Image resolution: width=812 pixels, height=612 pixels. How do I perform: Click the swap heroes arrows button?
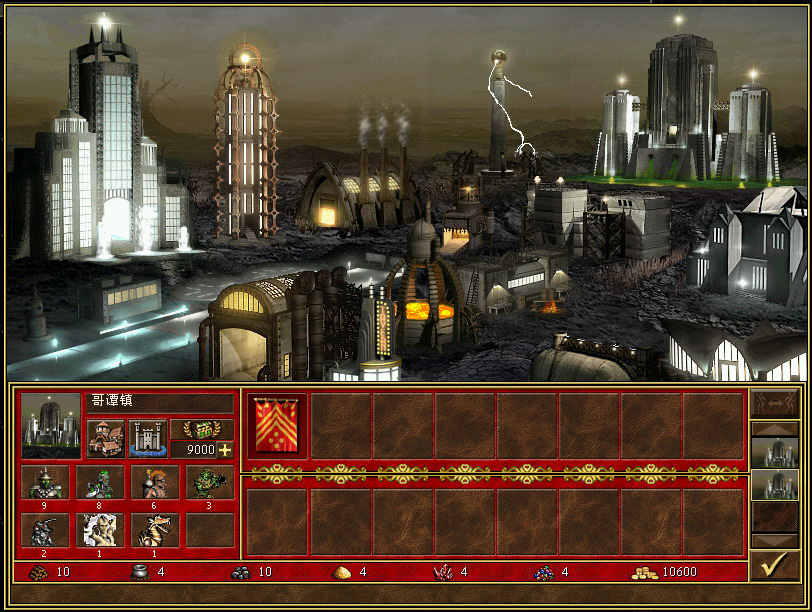pos(774,403)
